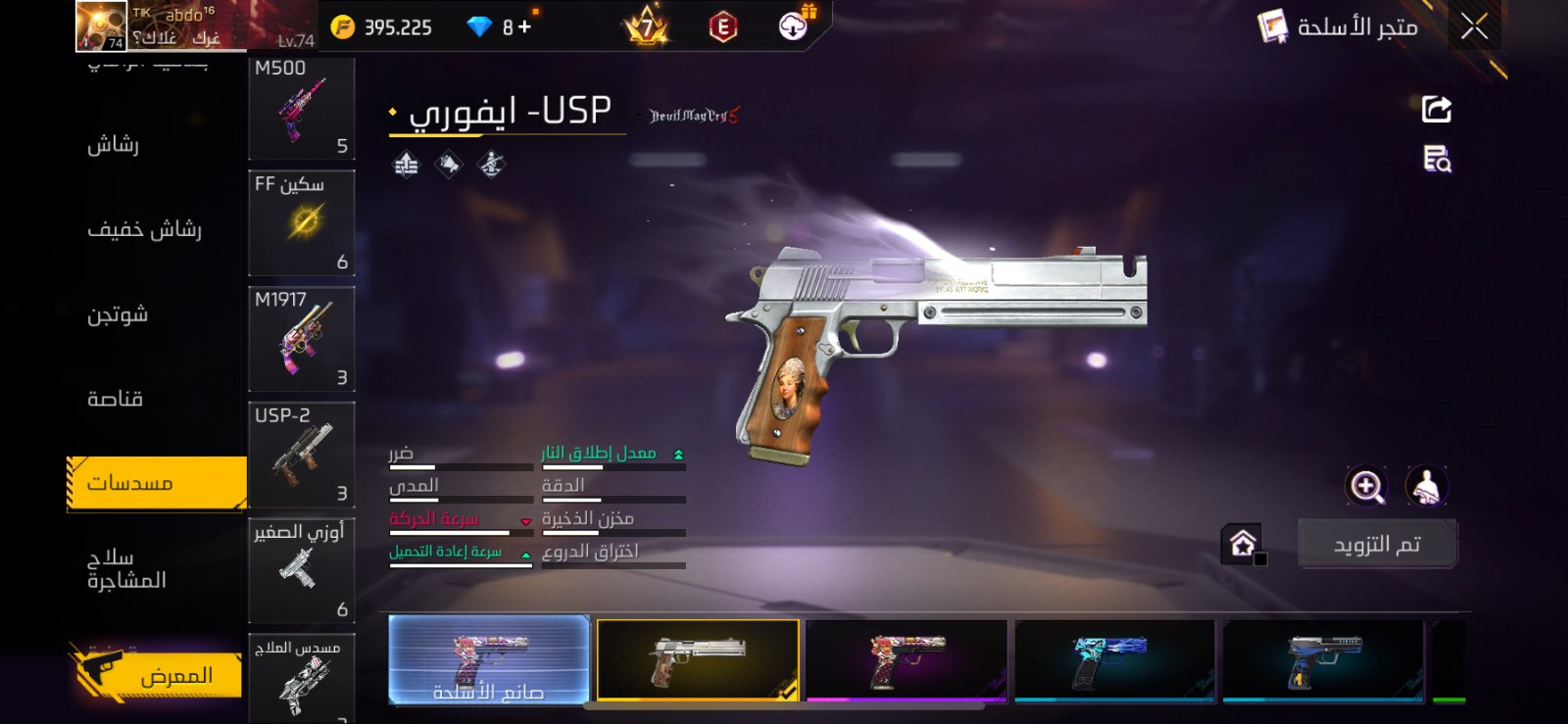Choose the M1917 weapon tile
This screenshot has width=1568, height=724.
(301, 339)
